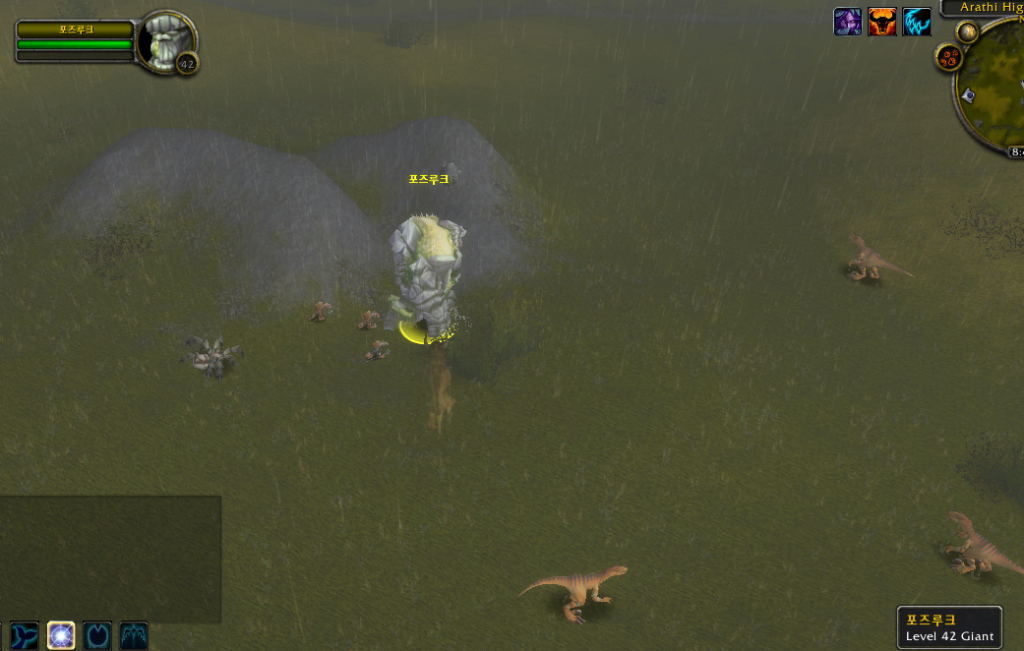Click the Level 42 Giant tooltip box
This screenshot has width=1024, height=651.
click(x=949, y=628)
